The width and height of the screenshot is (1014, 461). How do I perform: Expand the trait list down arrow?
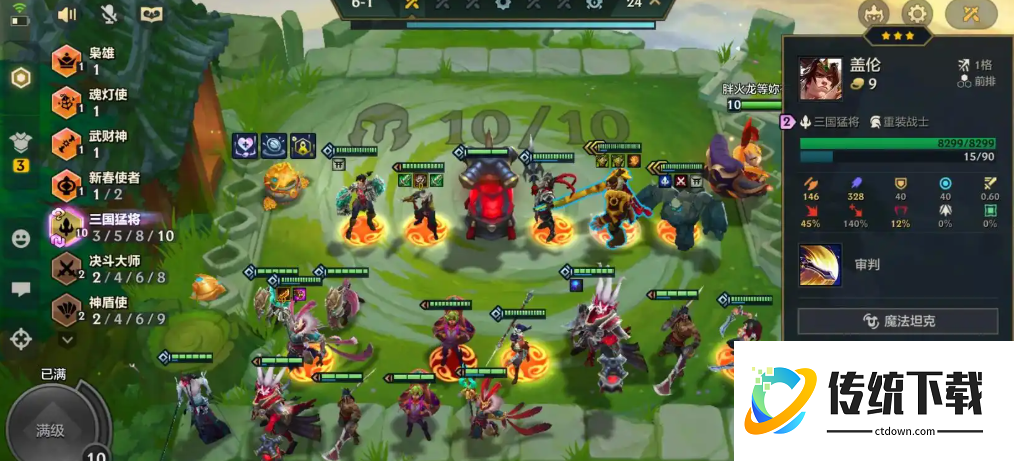(x=68, y=340)
